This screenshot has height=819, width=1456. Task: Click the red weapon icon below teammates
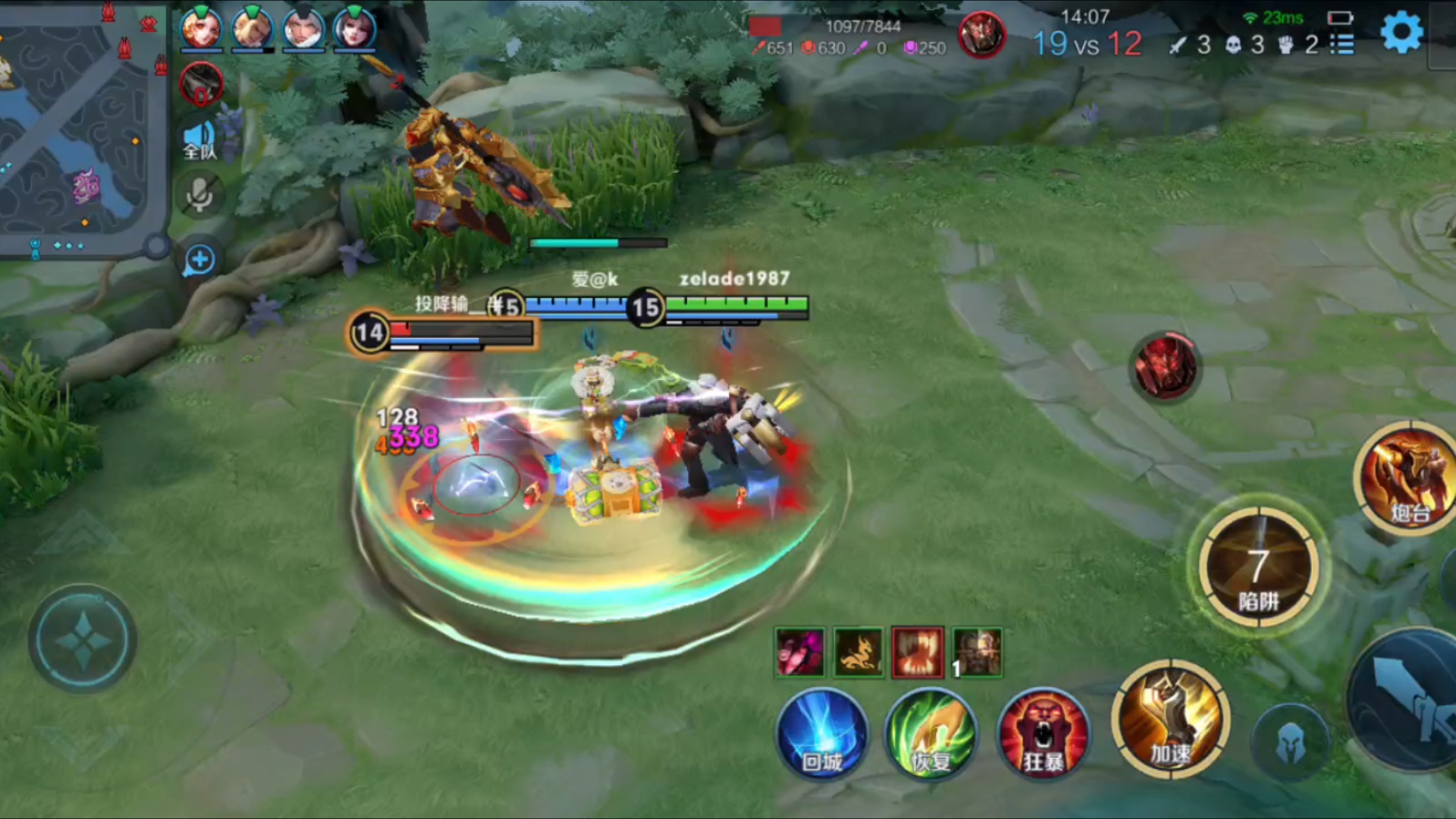click(202, 83)
